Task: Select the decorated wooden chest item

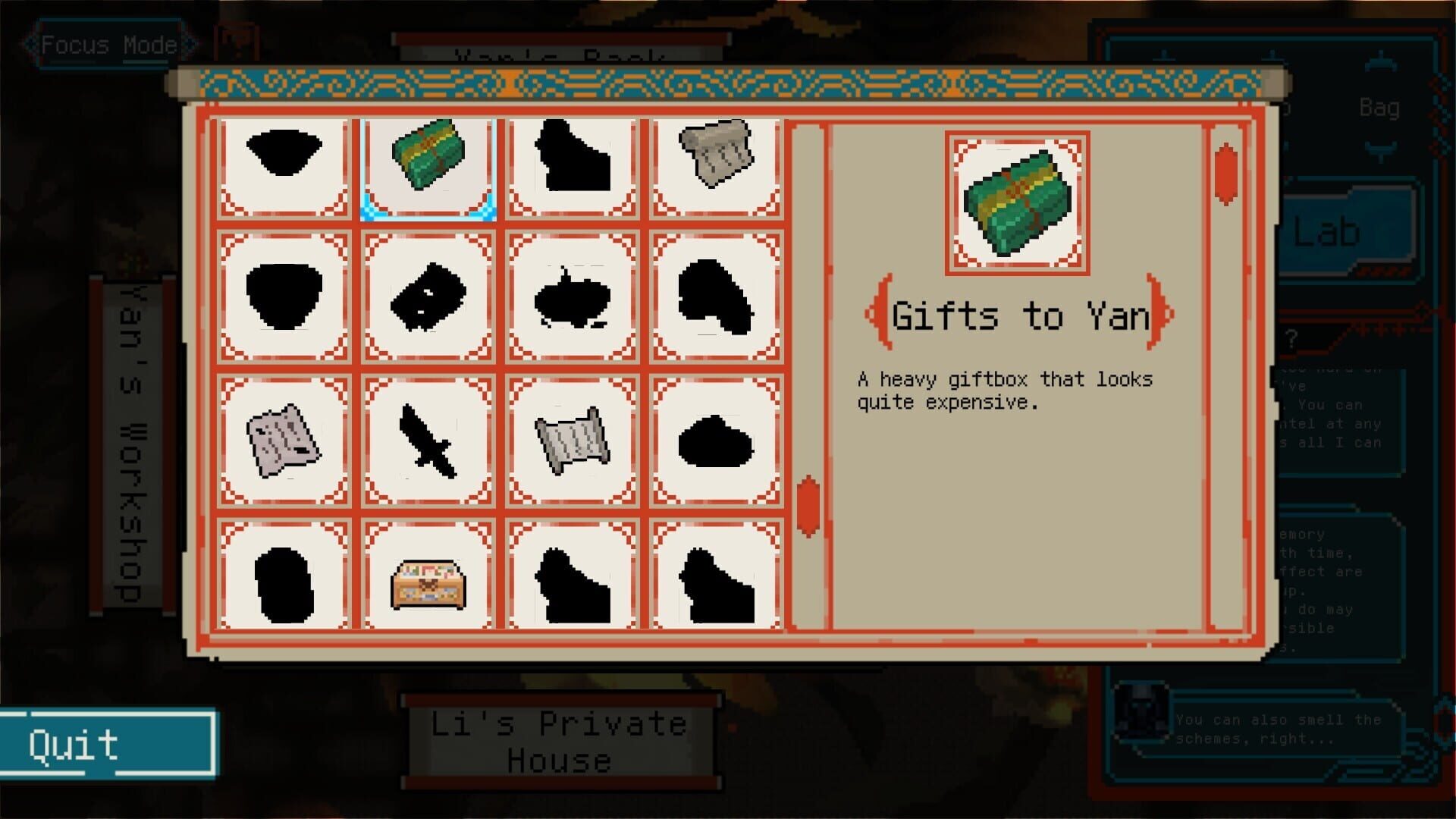Action: pos(428,582)
